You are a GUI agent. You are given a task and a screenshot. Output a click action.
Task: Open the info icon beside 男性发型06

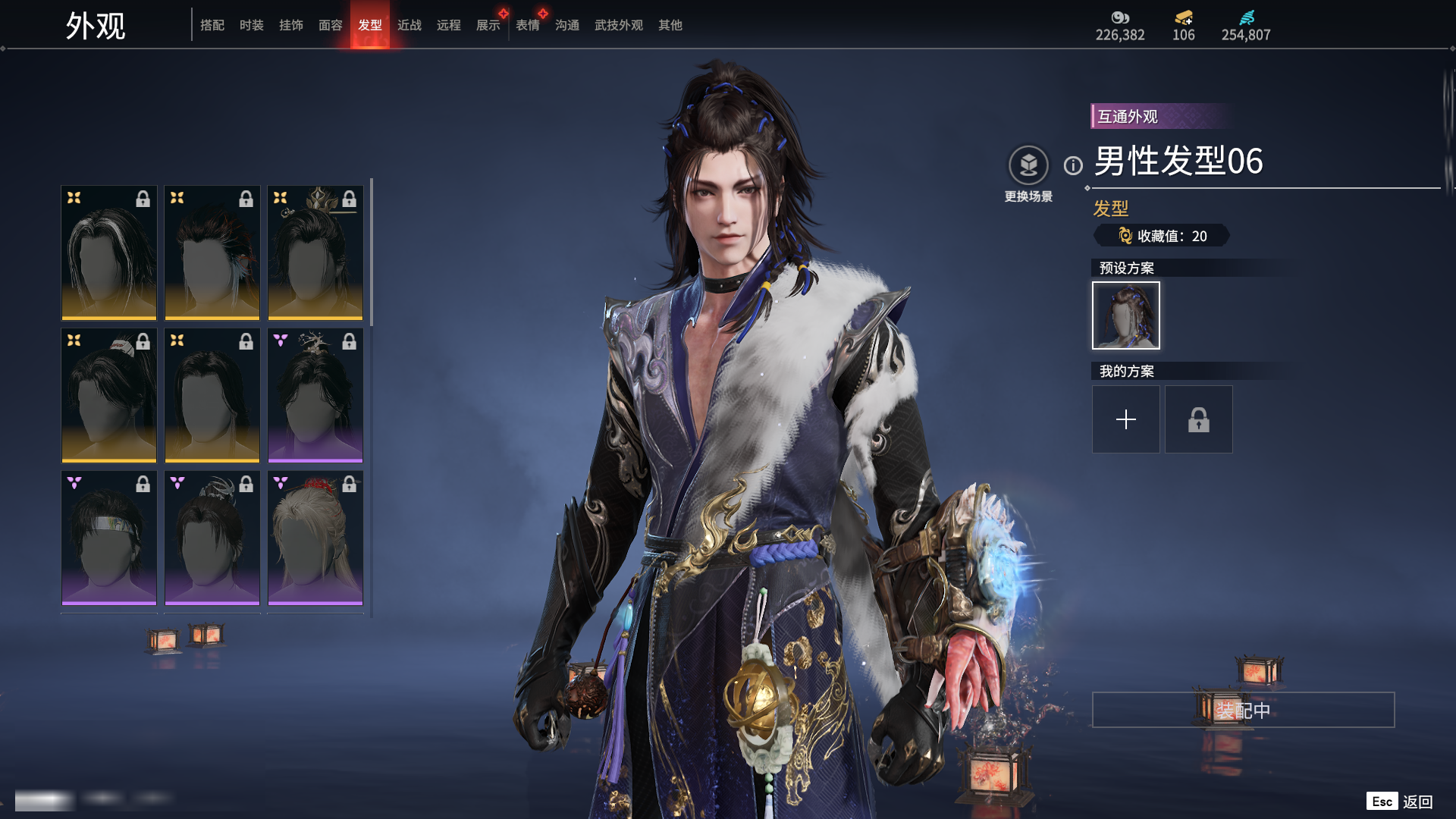pos(1073,165)
